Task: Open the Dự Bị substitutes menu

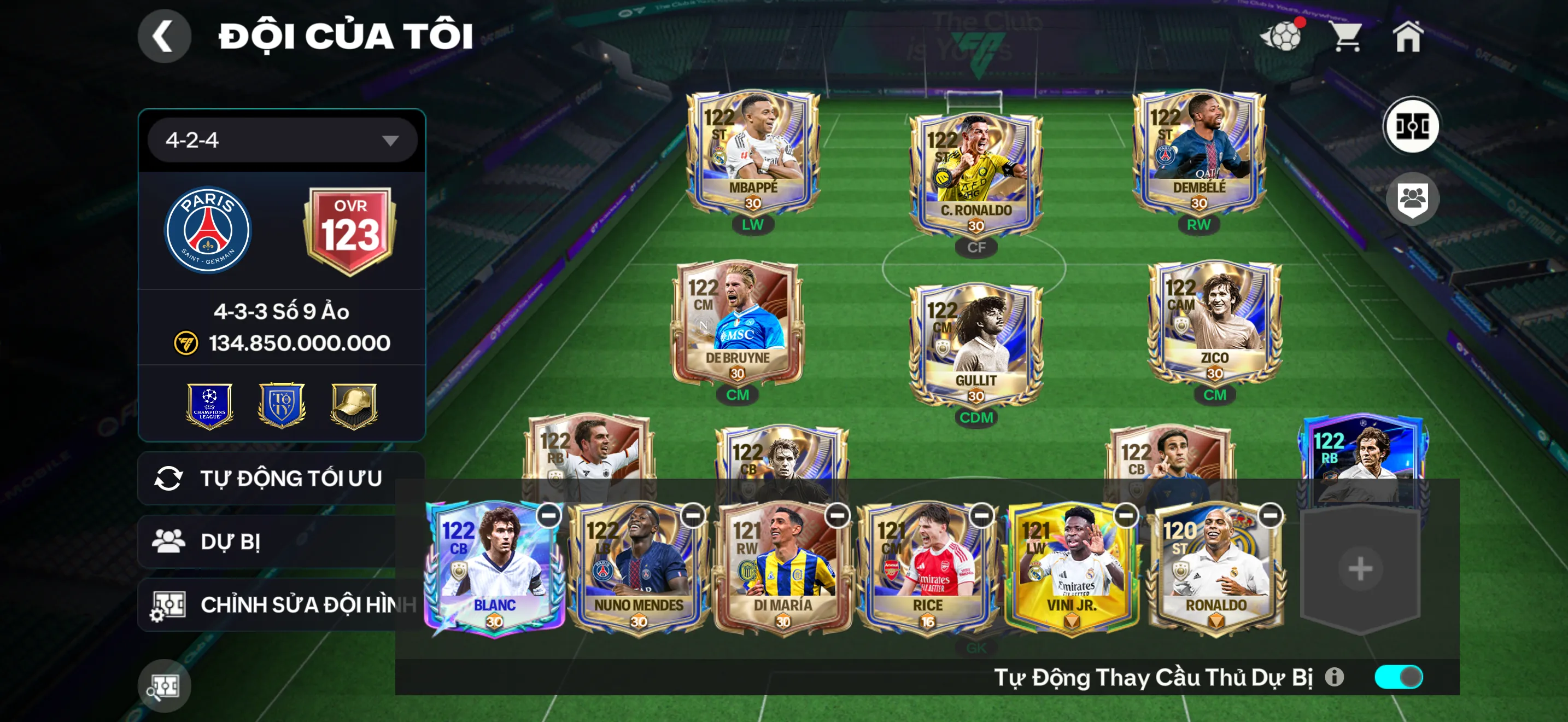Action: coord(268,542)
